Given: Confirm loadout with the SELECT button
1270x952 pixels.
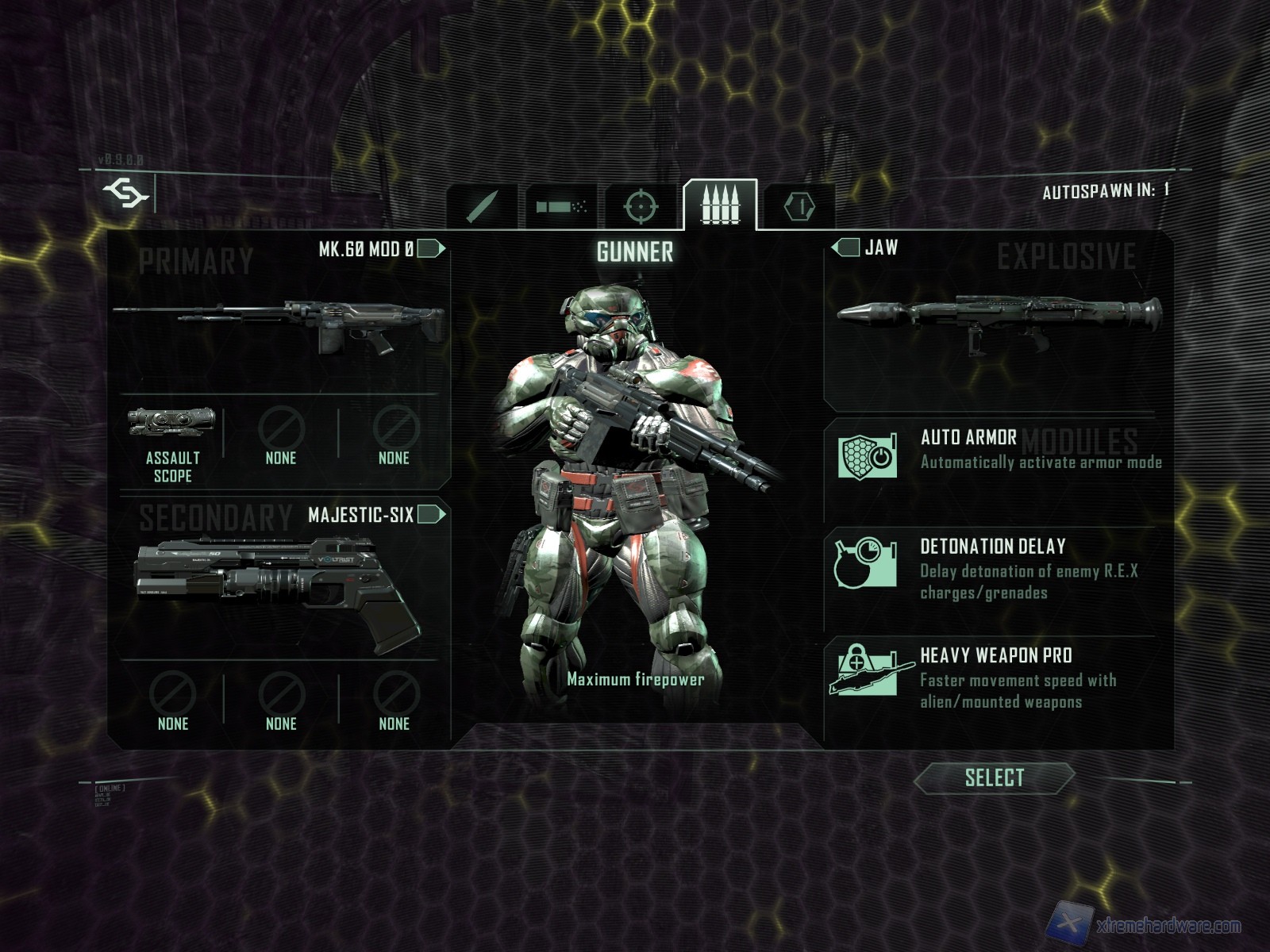Looking at the screenshot, I should [994, 778].
